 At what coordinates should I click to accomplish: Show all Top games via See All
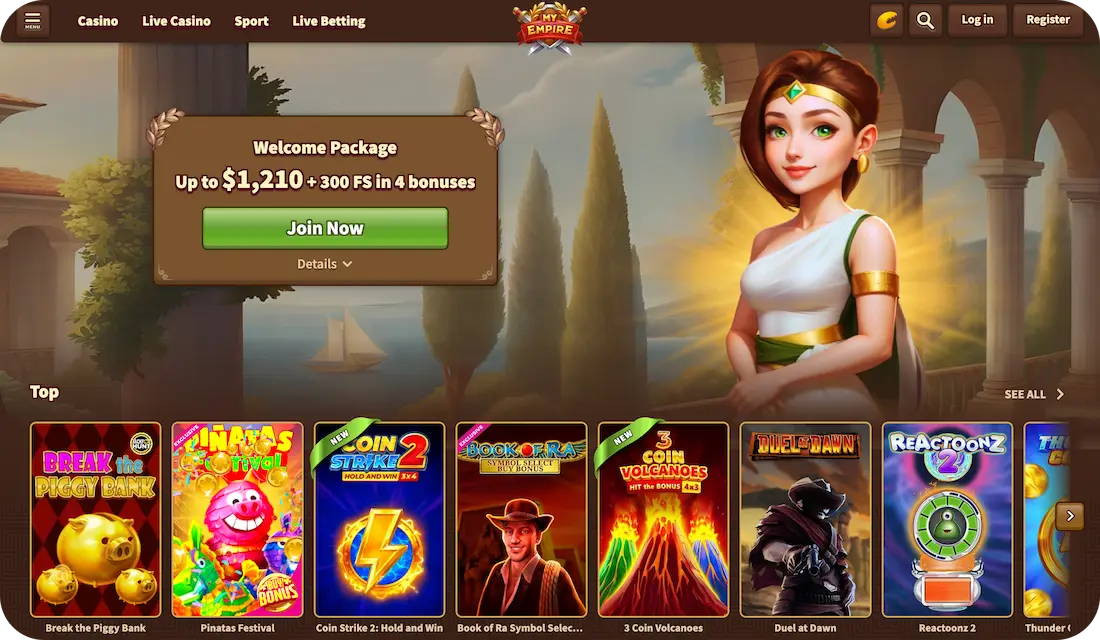coord(1034,394)
